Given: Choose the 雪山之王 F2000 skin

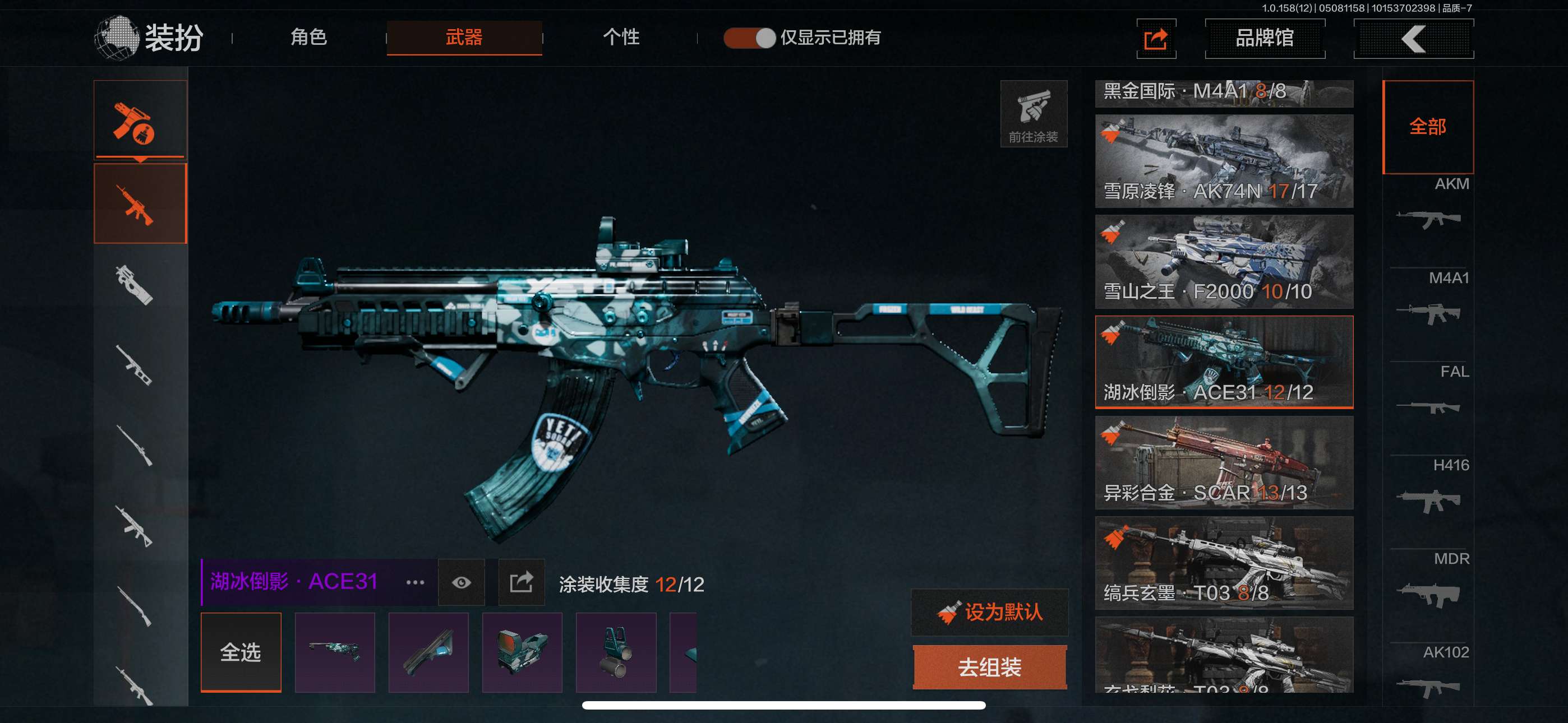Looking at the screenshot, I should (x=1224, y=262).
